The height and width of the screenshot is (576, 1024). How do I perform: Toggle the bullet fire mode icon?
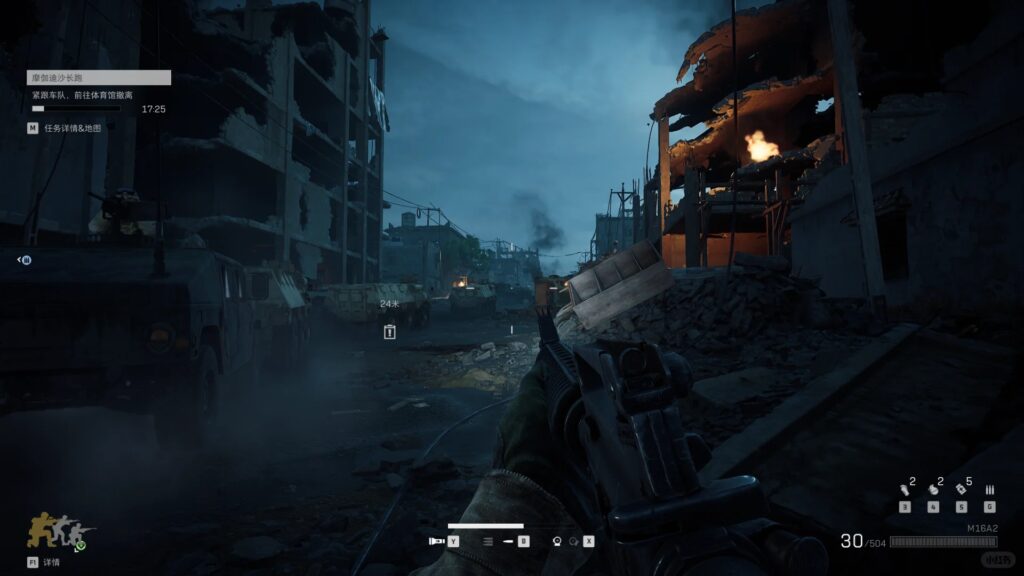tap(506, 541)
